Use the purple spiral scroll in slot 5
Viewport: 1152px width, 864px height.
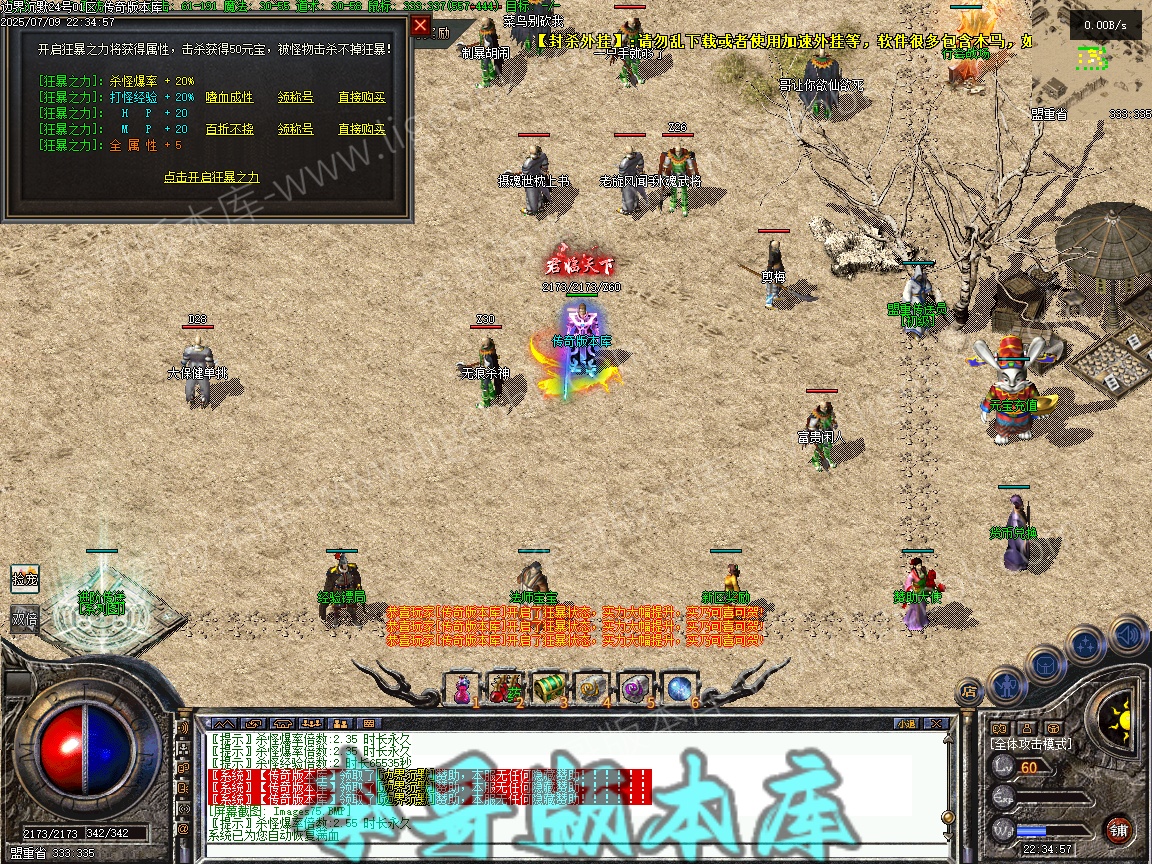point(635,688)
